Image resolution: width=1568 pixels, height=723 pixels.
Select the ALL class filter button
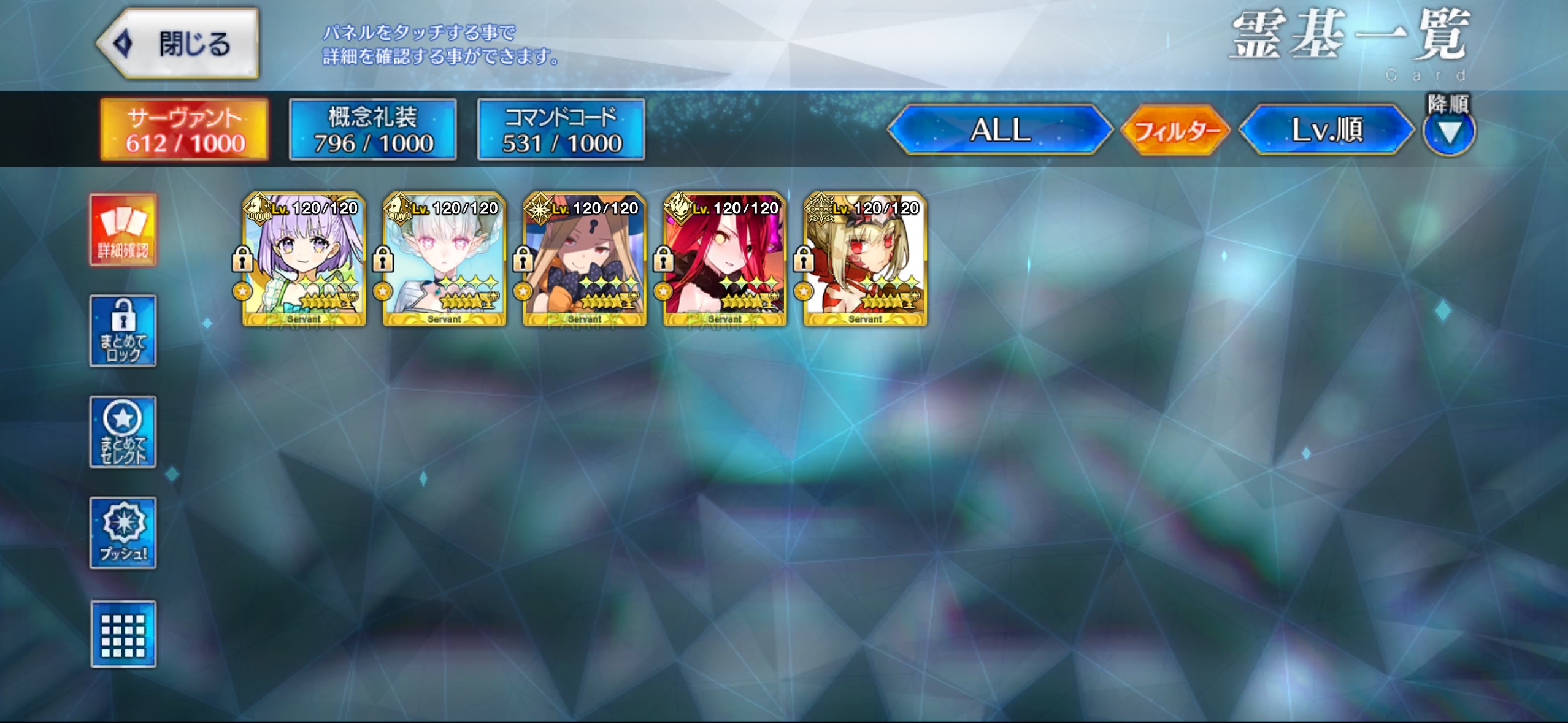click(999, 129)
